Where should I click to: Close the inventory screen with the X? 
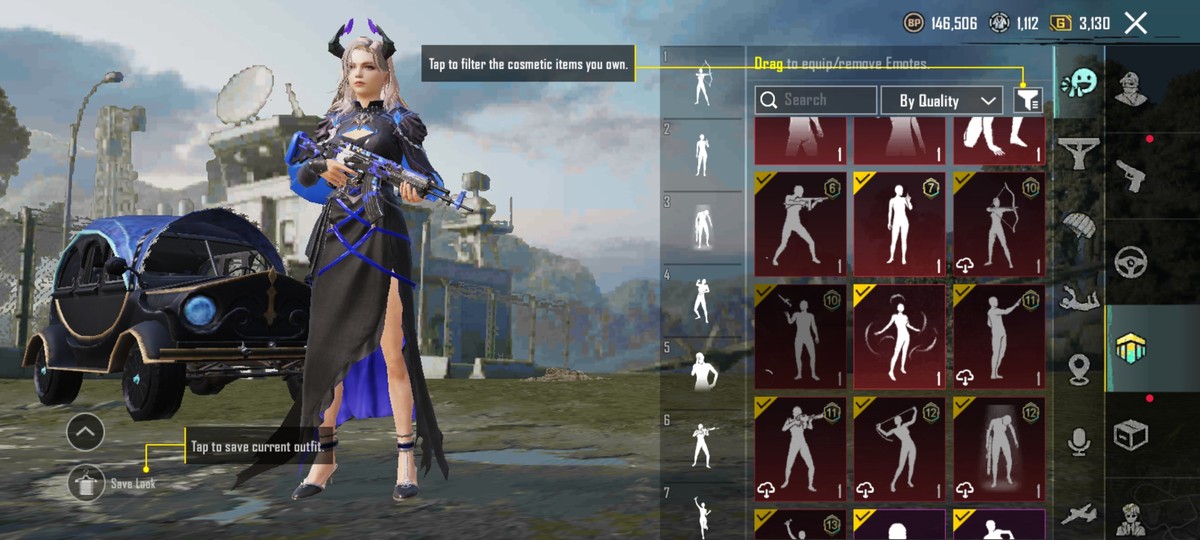click(1135, 23)
